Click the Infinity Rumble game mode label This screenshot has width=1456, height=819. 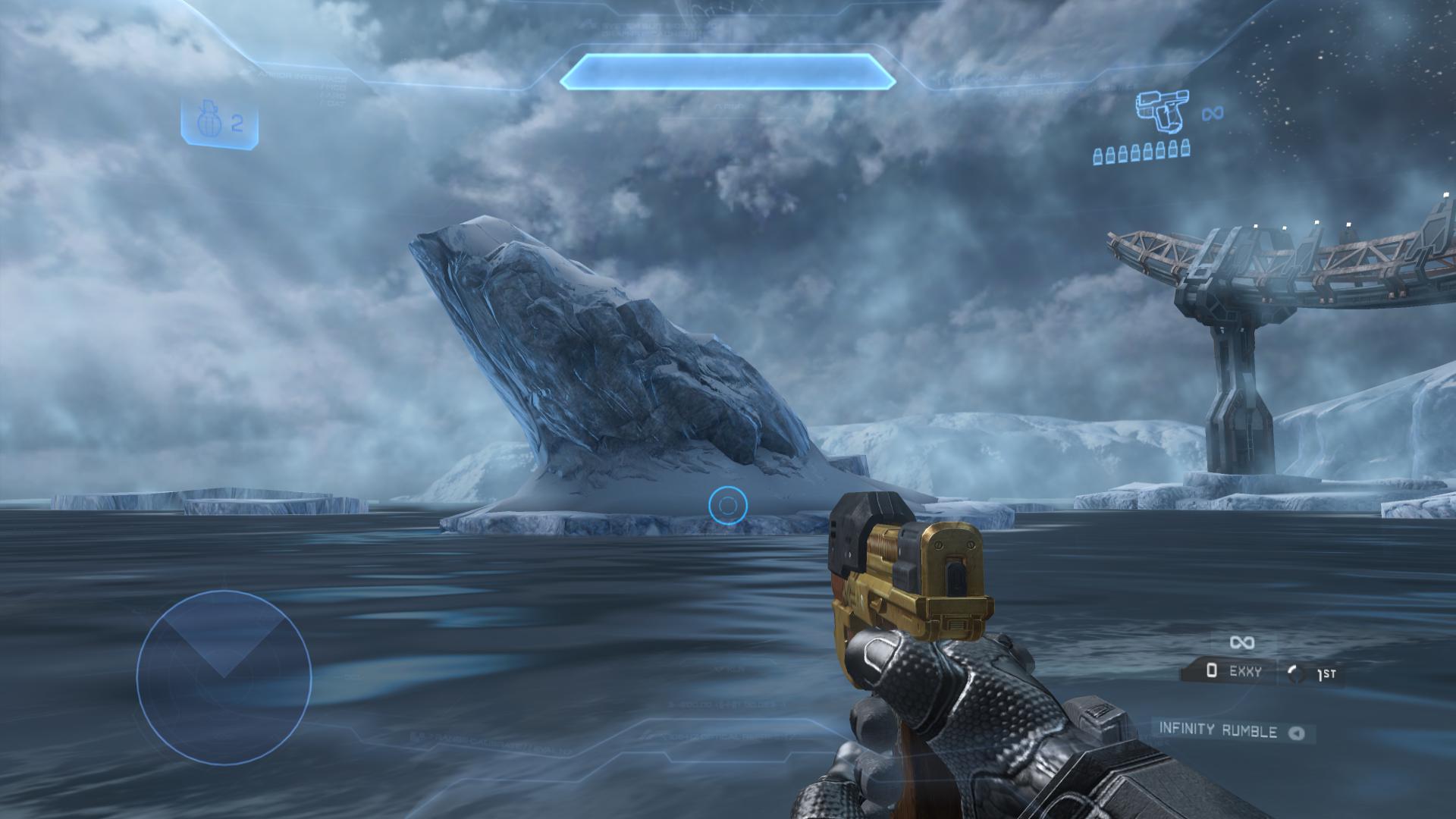[1218, 730]
